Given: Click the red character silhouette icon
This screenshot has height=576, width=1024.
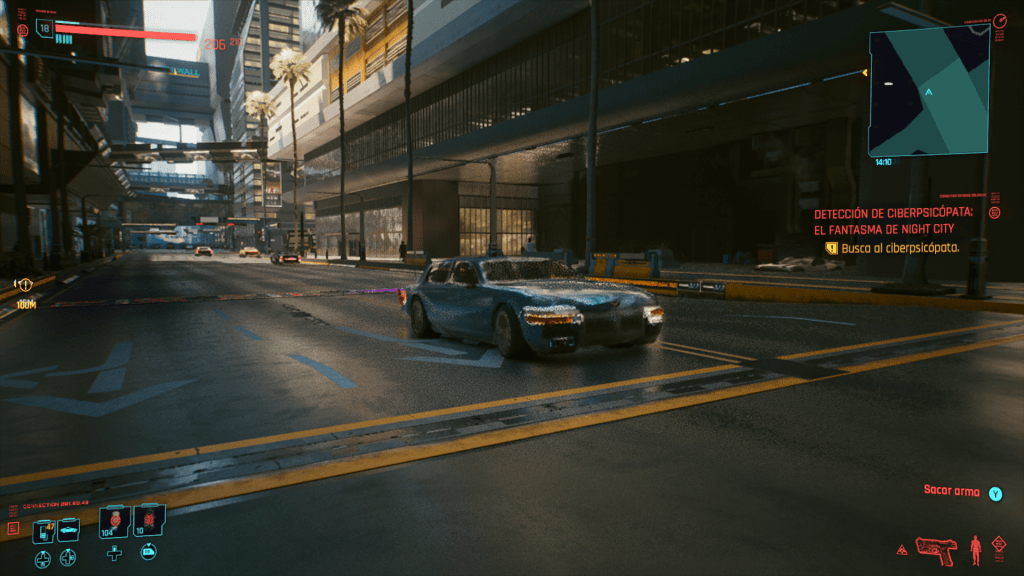Looking at the screenshot, I should pos(976,548).
